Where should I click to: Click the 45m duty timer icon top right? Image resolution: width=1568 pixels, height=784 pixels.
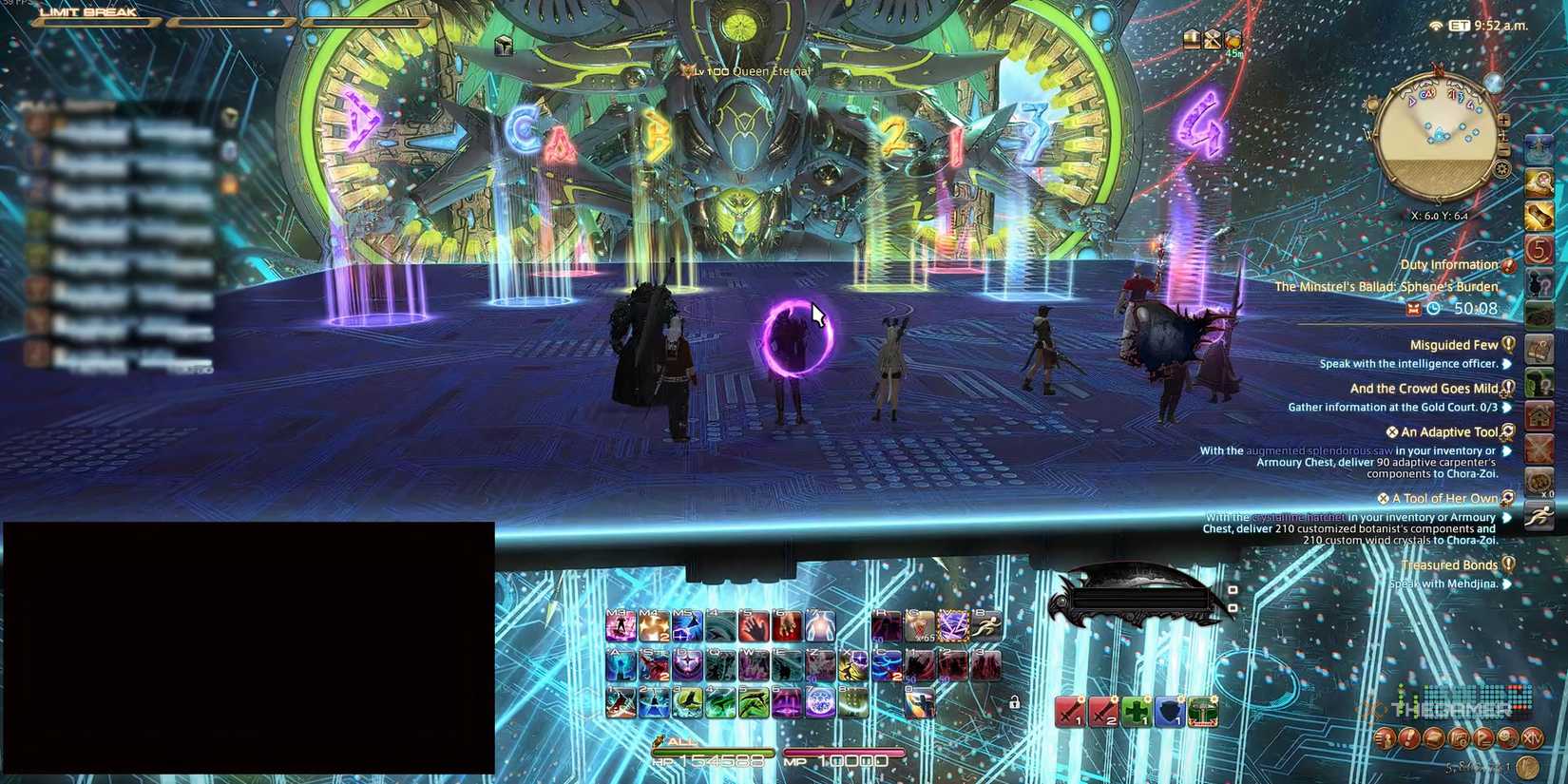pos(1233,40)
